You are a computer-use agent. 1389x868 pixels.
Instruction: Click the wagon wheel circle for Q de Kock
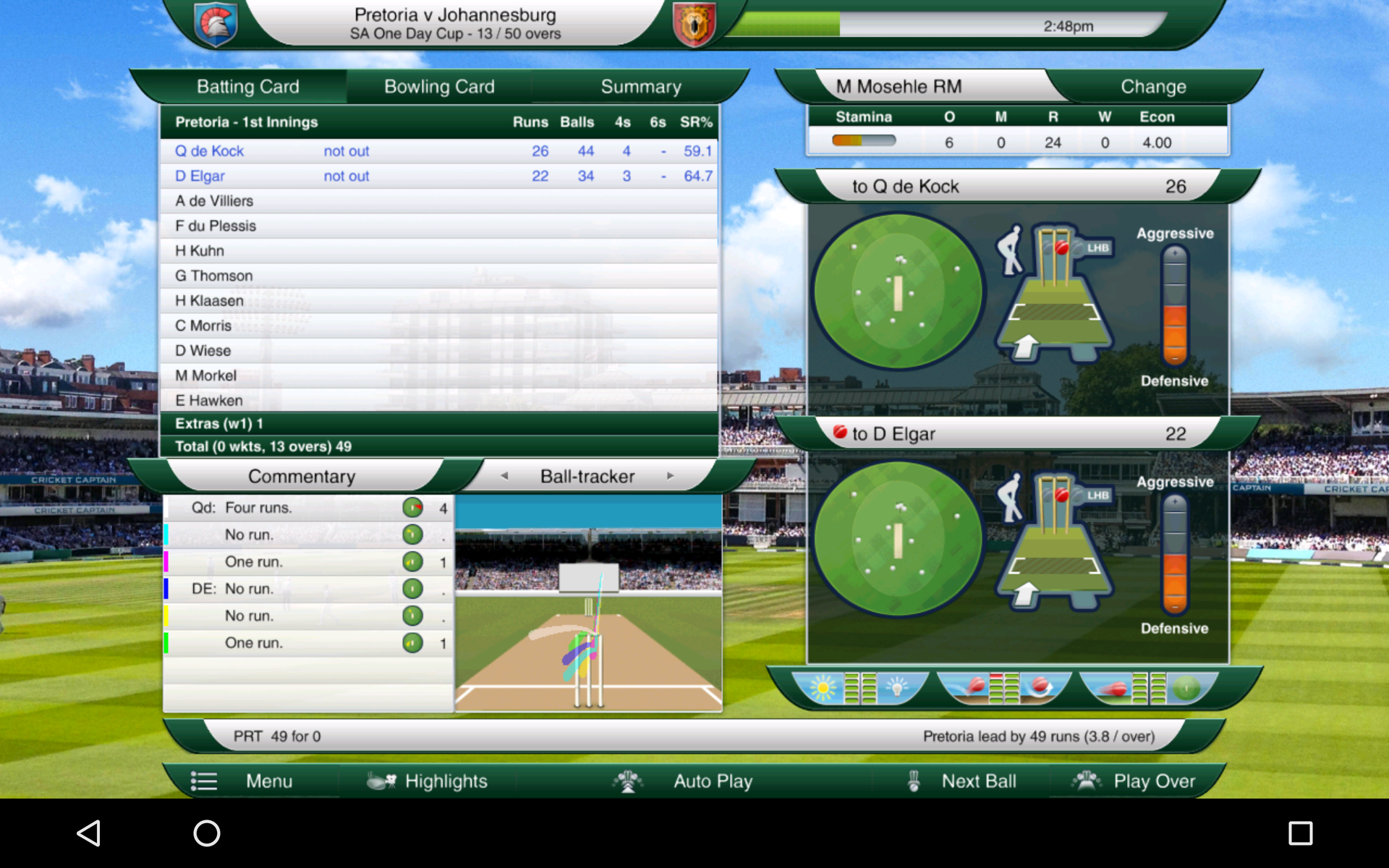pyautogui.click(x=897, y=289)
